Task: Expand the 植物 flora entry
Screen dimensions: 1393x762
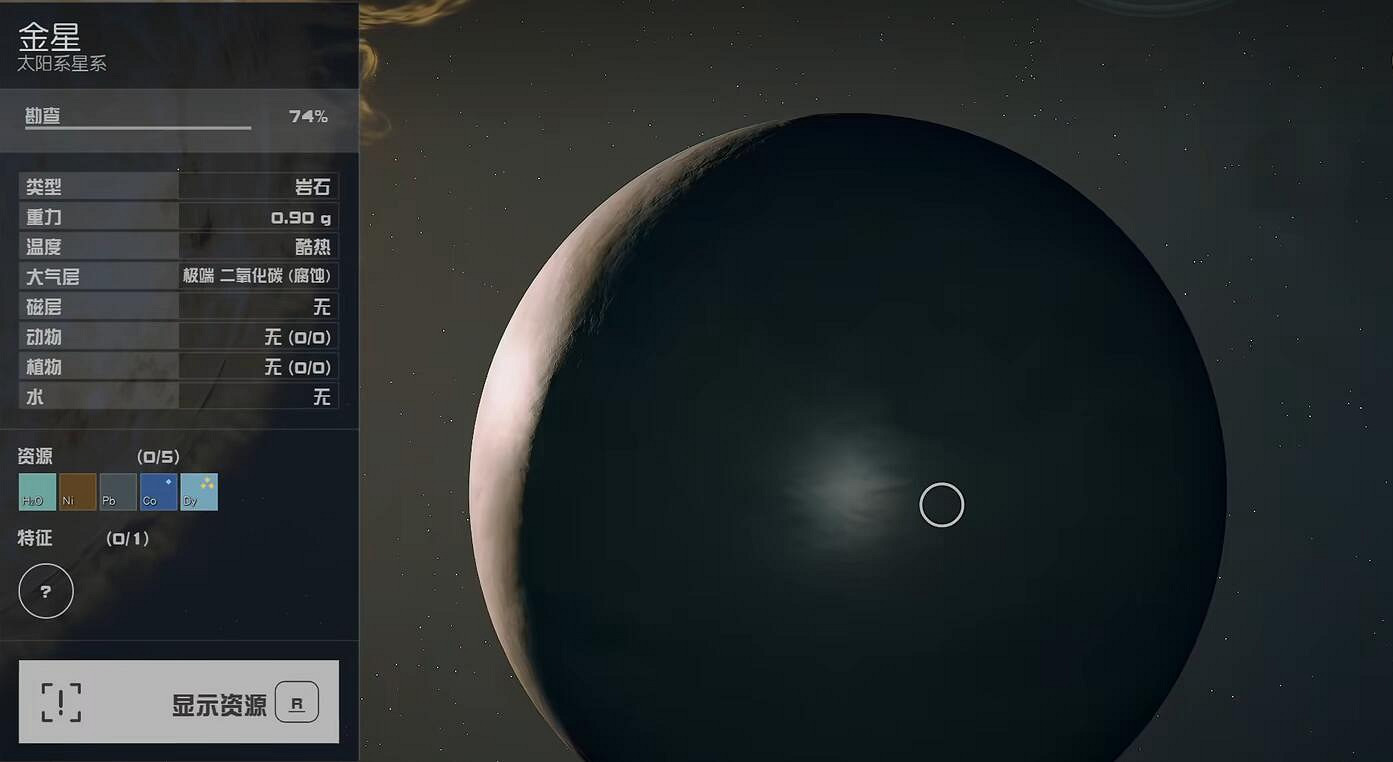Action: click(x=178, y=366)
